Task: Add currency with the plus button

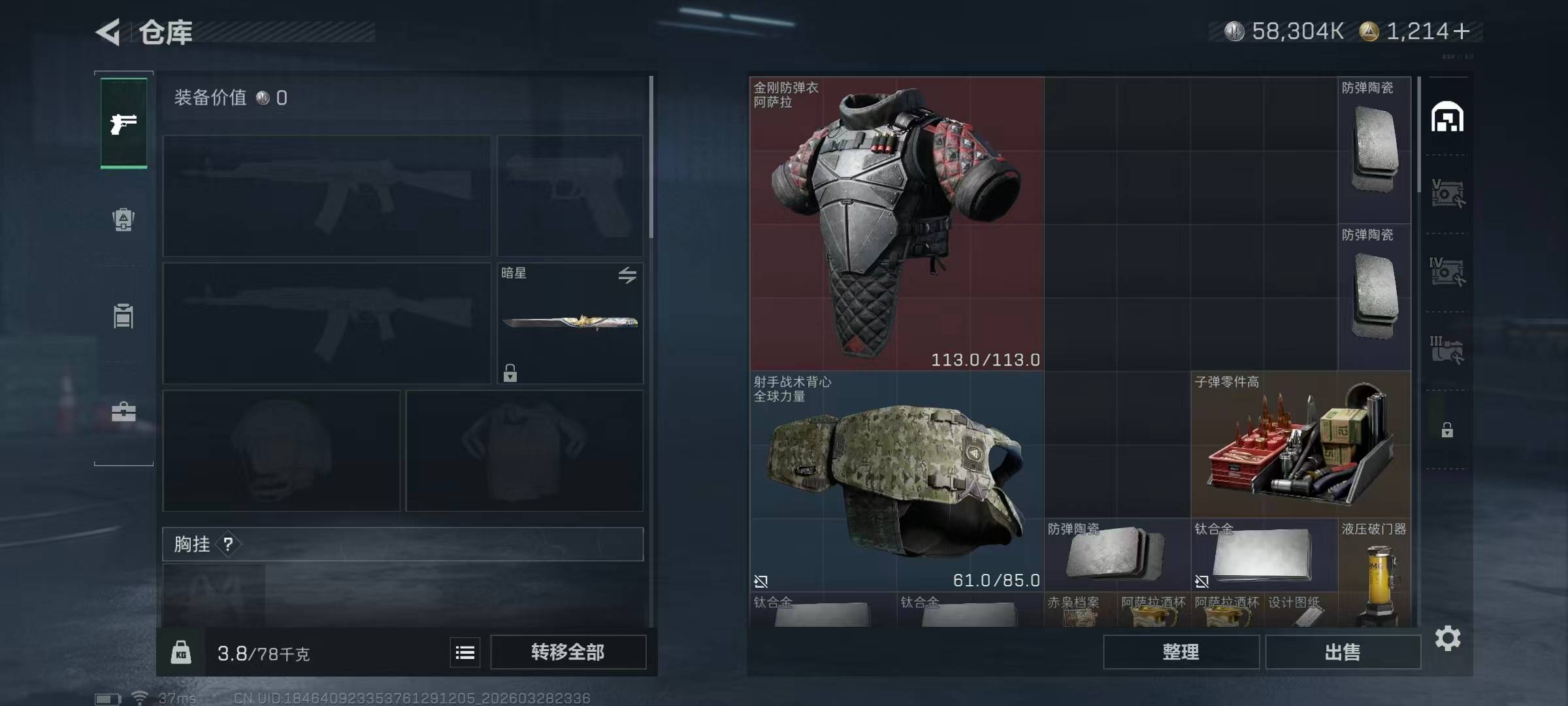Action: [x=1462, y=31]
